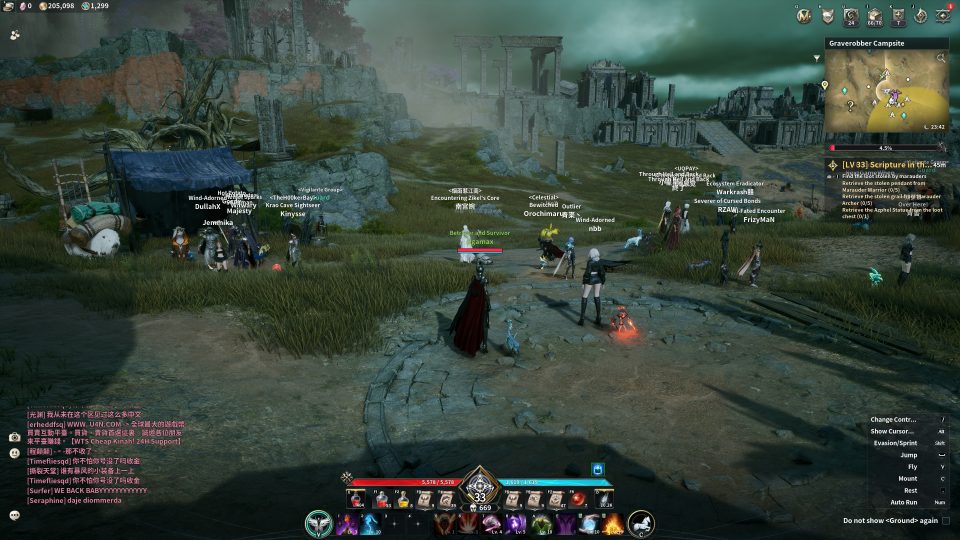Open the top-bar icon with the red notification badge
This screenshot has width=960, height=540.
943,15
